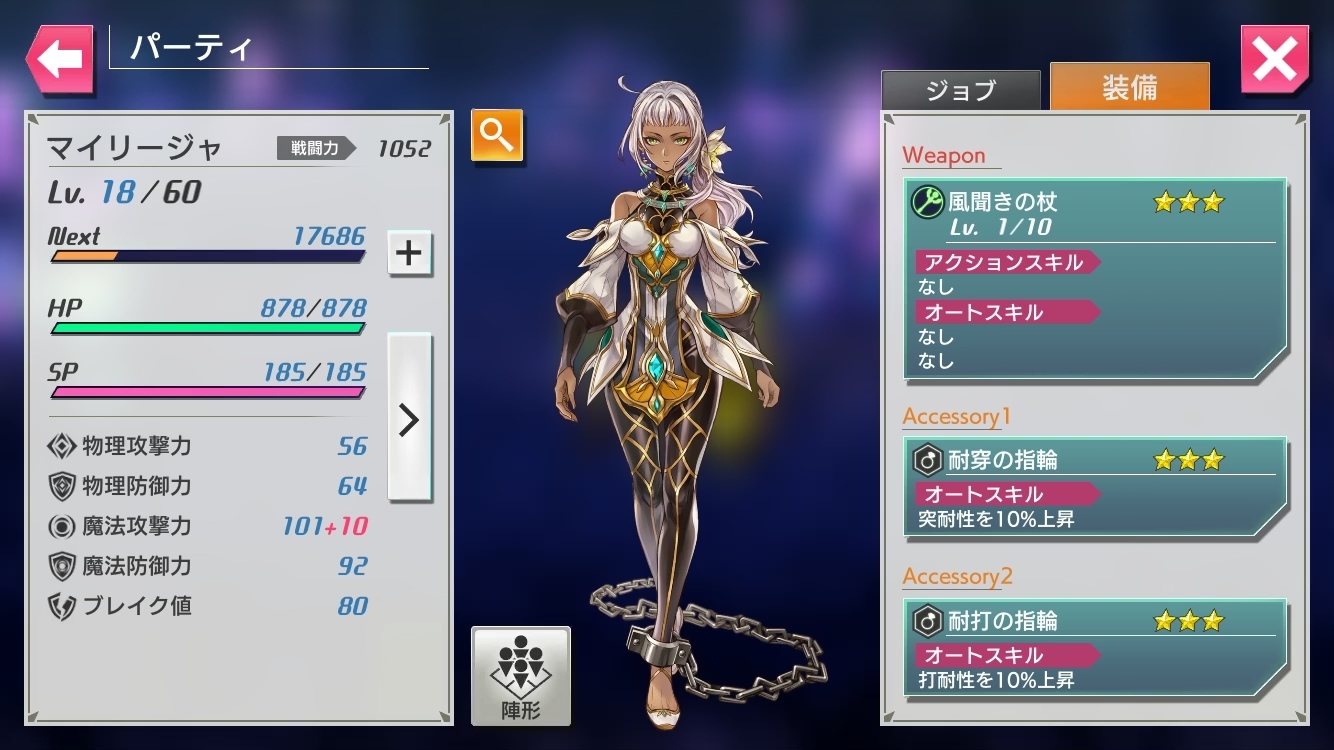The height and width of the screenshot is (750, 1334).
Task: Select the 魔法攻撃力 magic attack icon
Action: pos(62,527)
